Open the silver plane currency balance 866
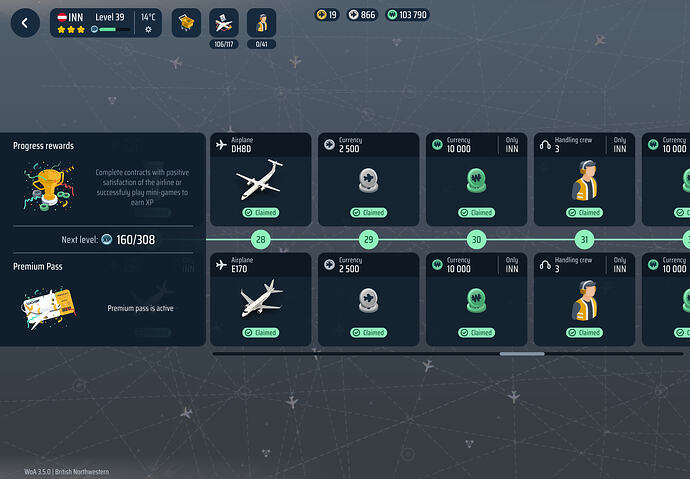Image resolution: width=690 pixels, height=479 pixels. coord(362,15)
